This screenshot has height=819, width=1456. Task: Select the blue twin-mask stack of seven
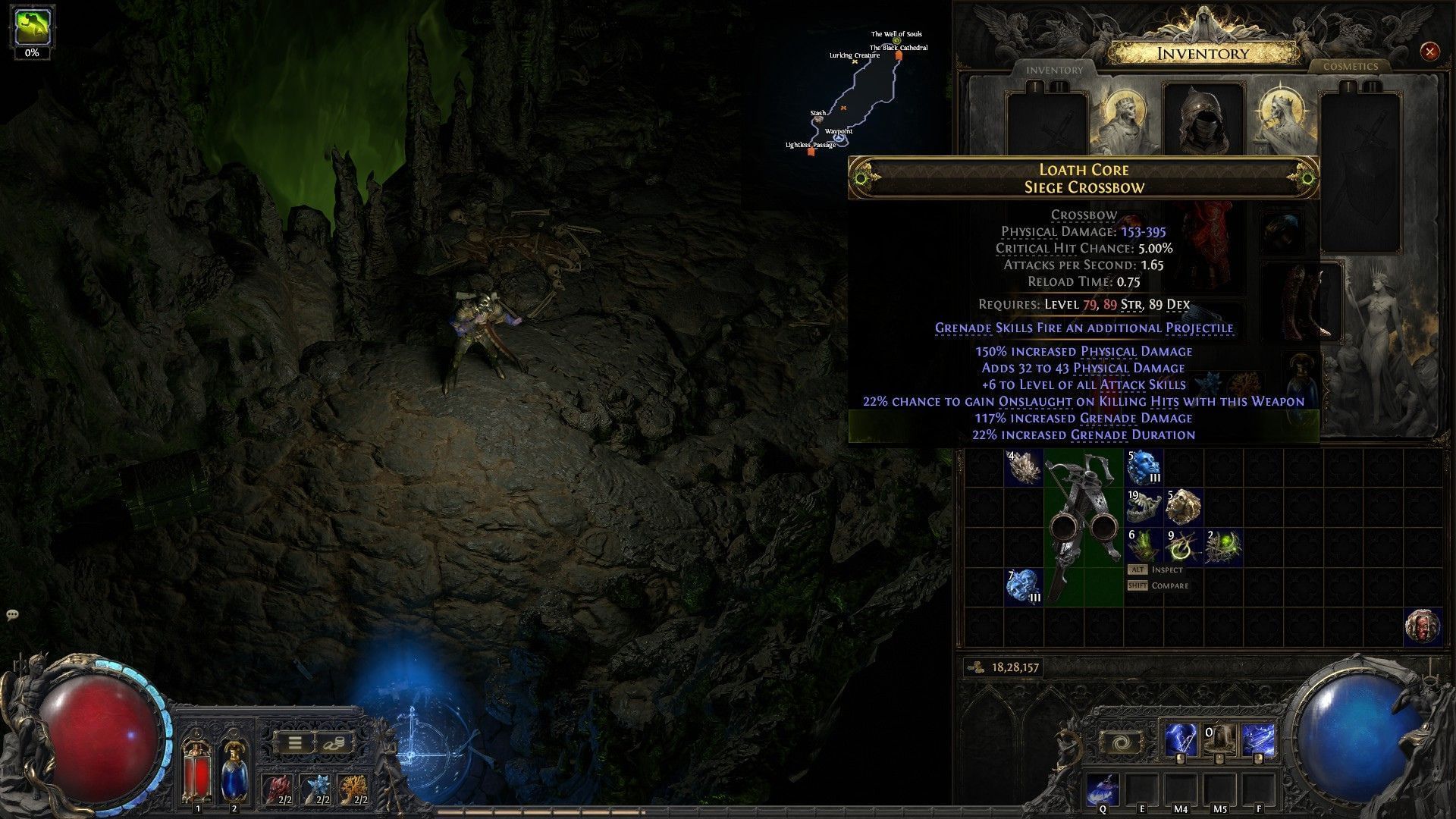click(1024, 586)
